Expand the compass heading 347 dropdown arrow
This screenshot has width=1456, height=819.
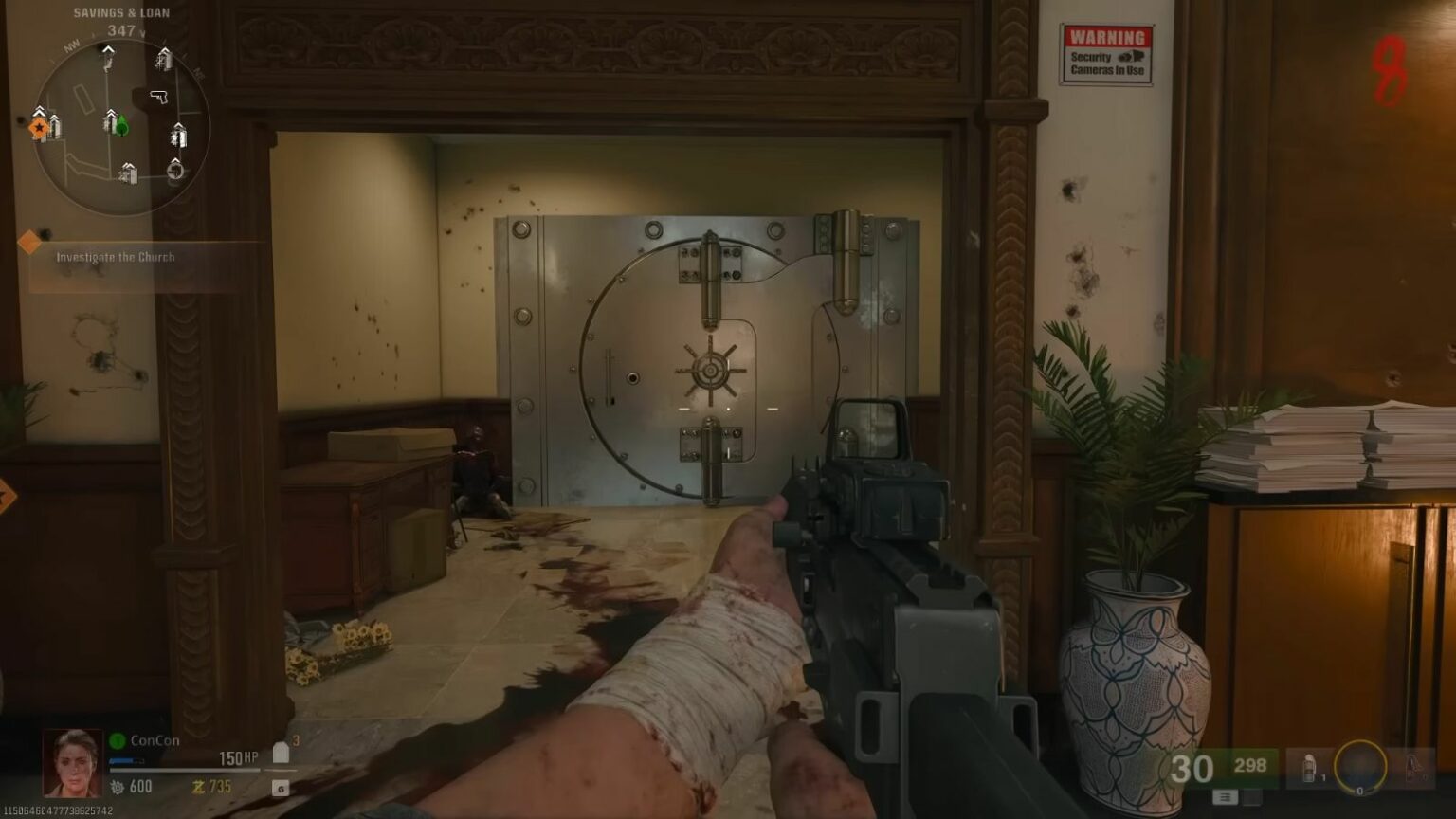(x=142, y=33)
